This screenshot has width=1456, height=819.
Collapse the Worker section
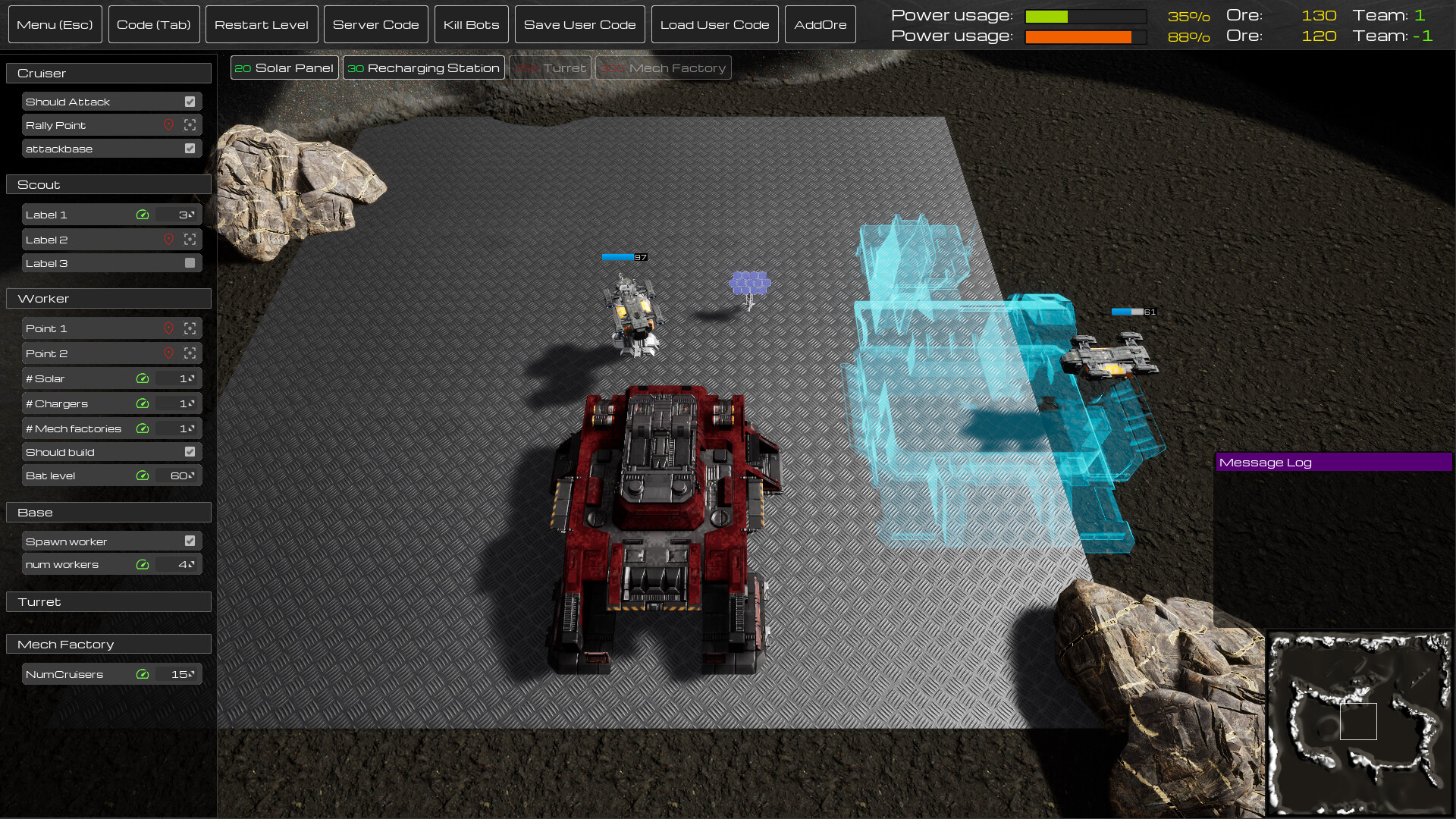(108, 298)
